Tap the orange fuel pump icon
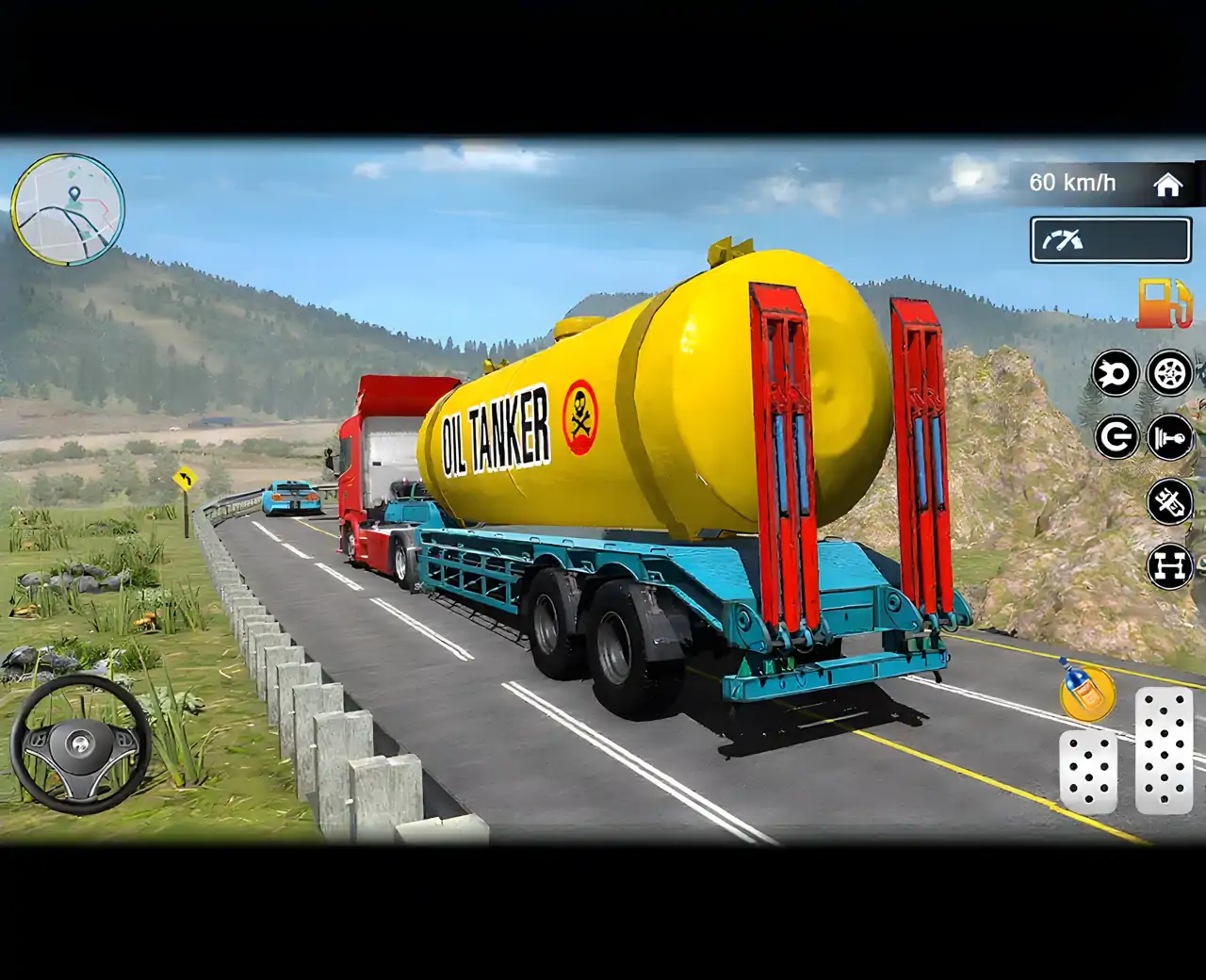This screenshot has height=980, width=1206. point(1166,303)
